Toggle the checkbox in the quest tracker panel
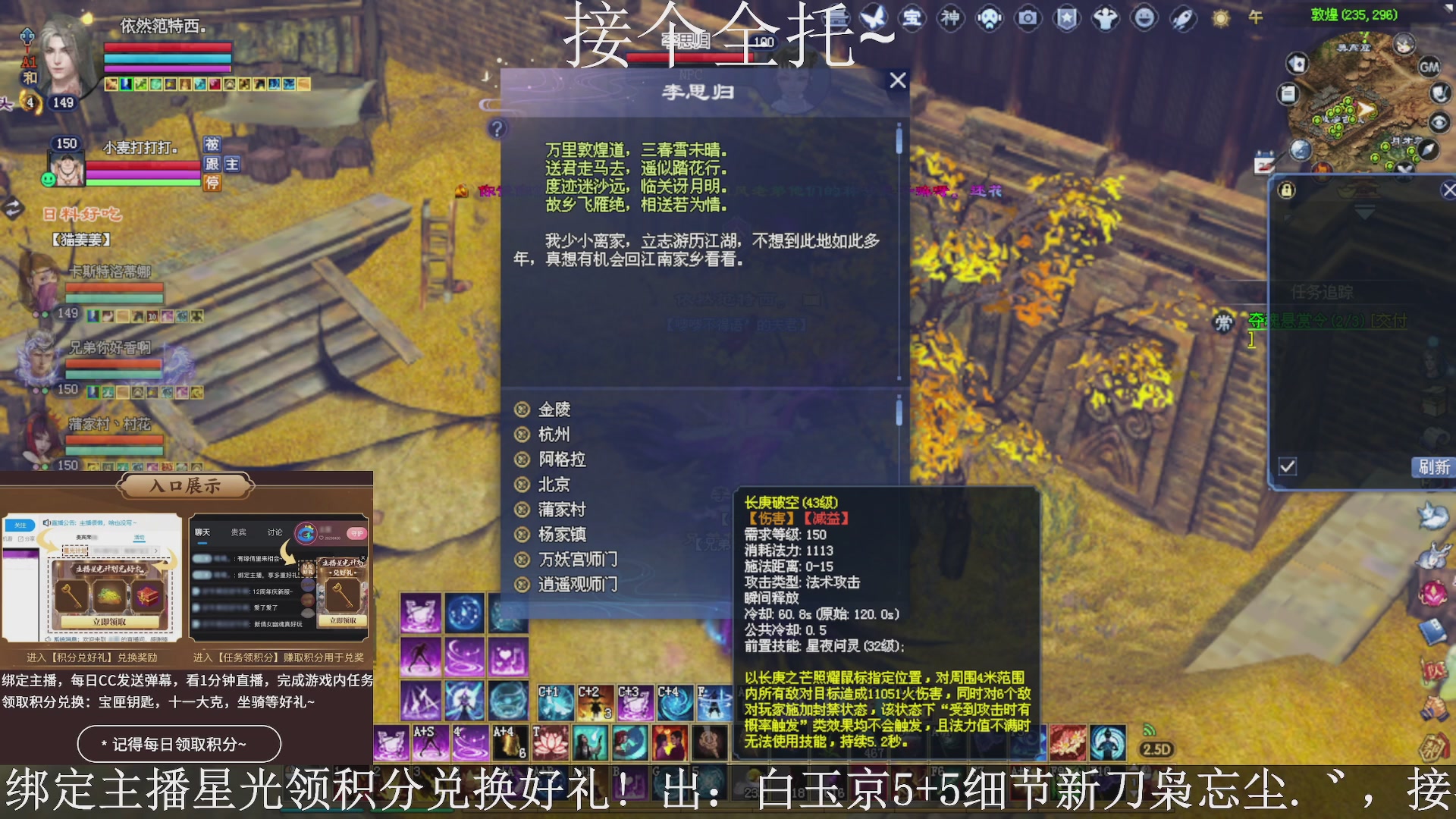The height and width of the screenshot is (819, 1456). pyautogui.click(x=1287, y=468)
